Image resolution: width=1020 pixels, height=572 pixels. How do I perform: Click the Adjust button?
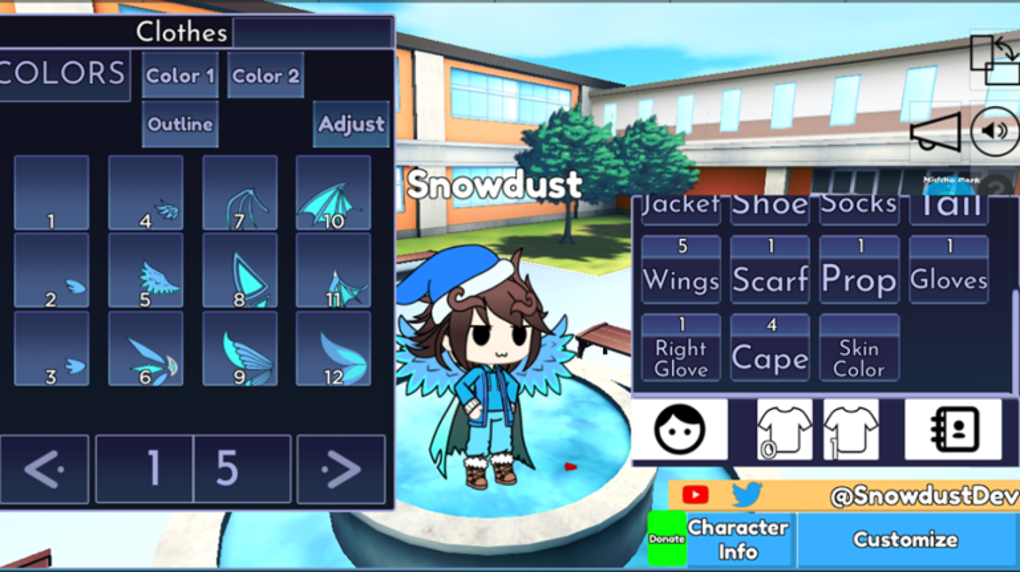pos(351,124)
